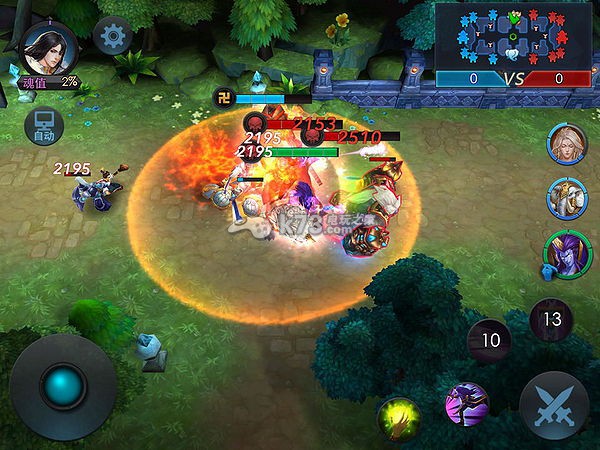Select the purple-skinned demon hero portrait
This screenshot has height=450, width=600.
pyautogui.click(x=566, y=254)
